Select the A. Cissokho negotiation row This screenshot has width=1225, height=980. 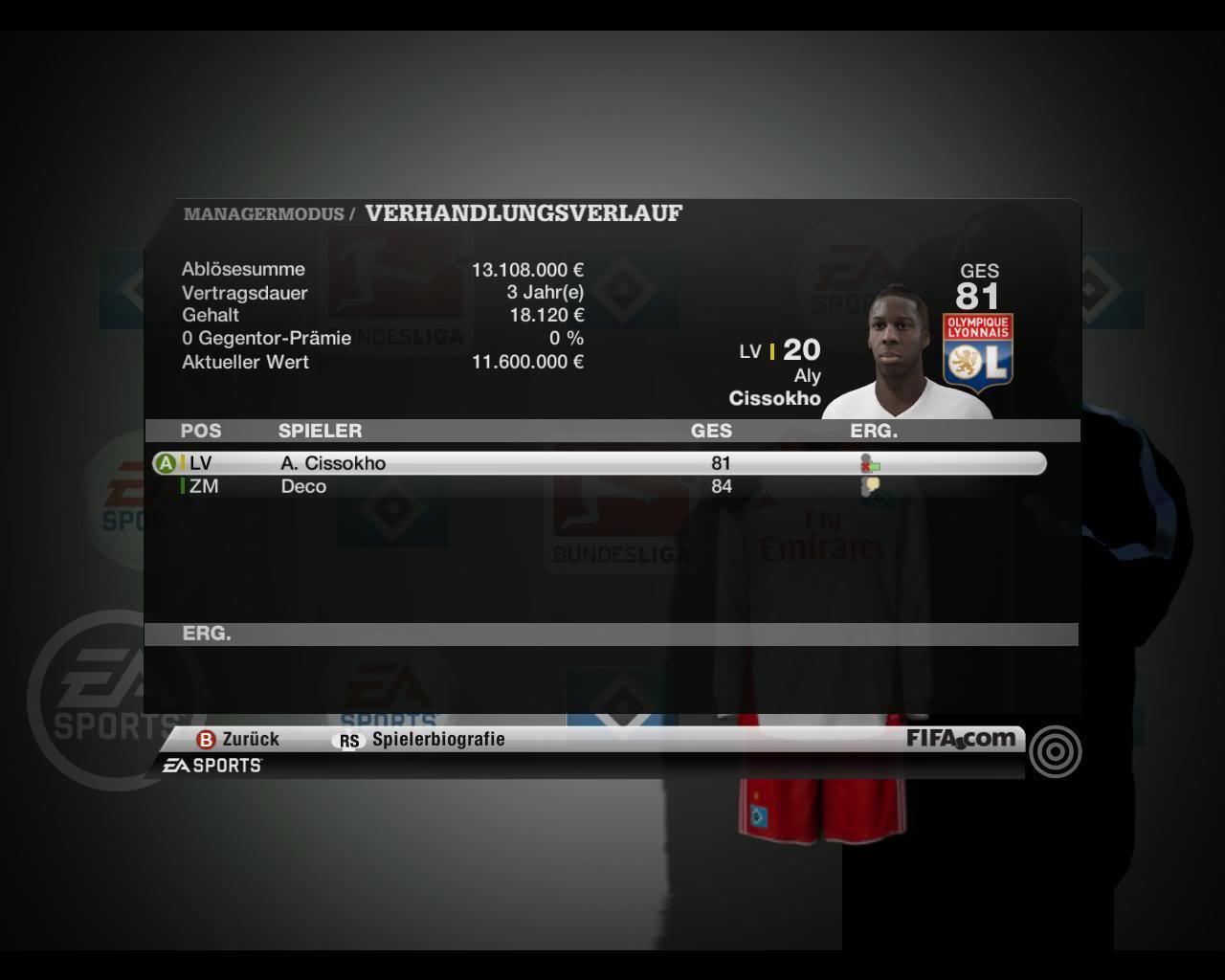(x=598, y=463)
